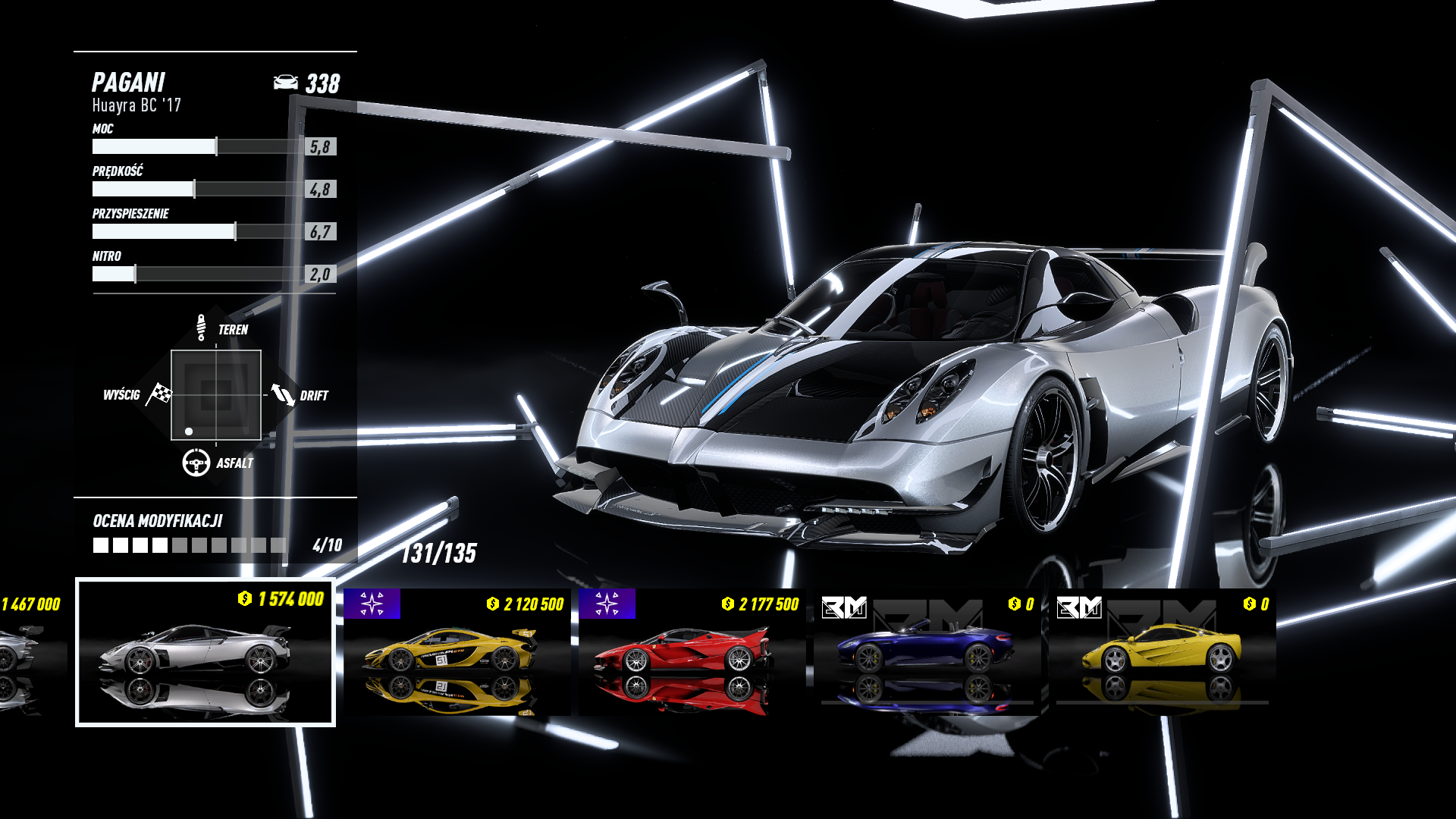The height and width of the screenshot is (819, 1456).
Task: Choose the yellow McLaren F1 priced 0
Action: coord(1162,652)
